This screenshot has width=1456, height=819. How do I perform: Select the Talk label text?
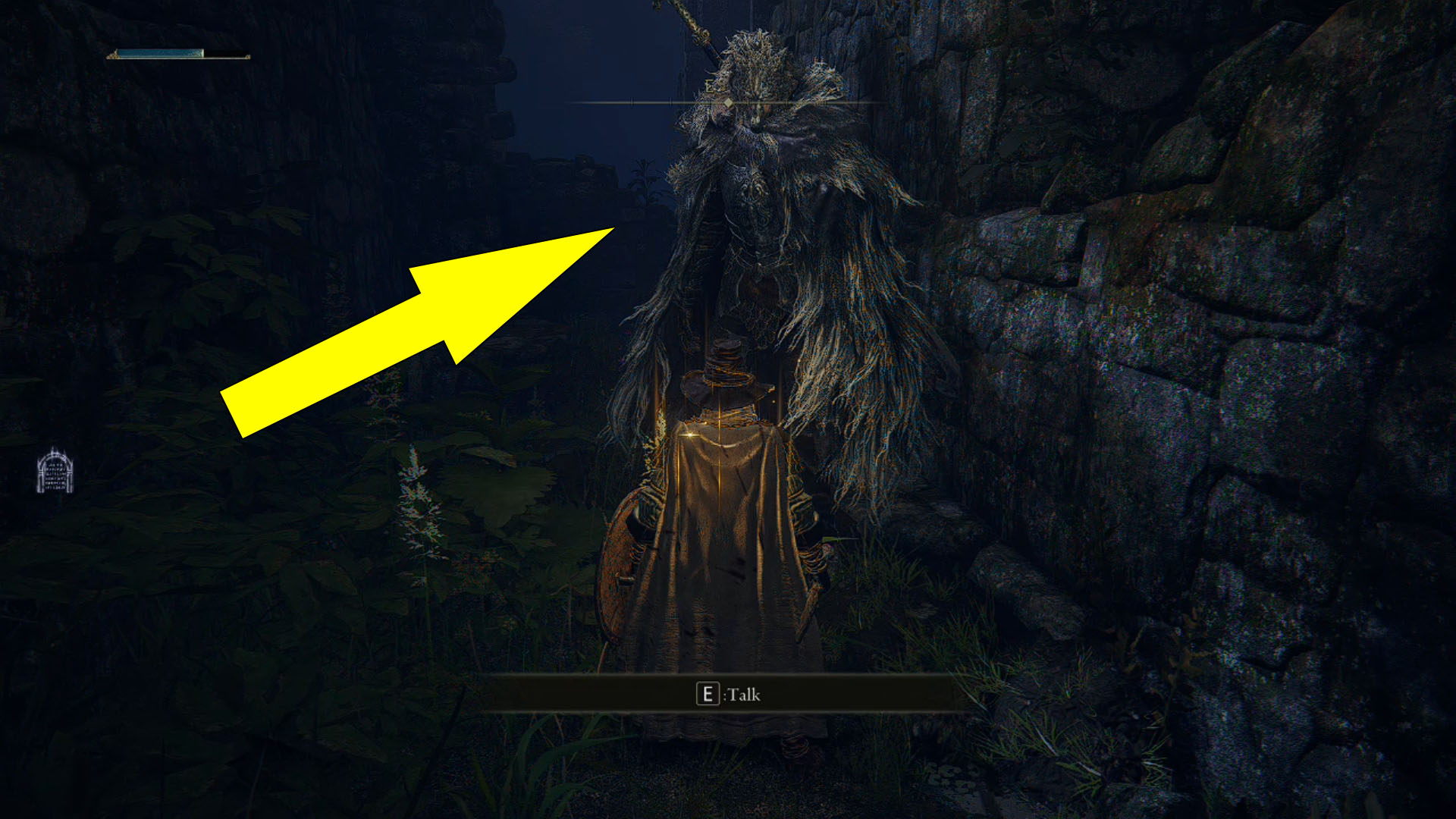(x=742, y=695)
